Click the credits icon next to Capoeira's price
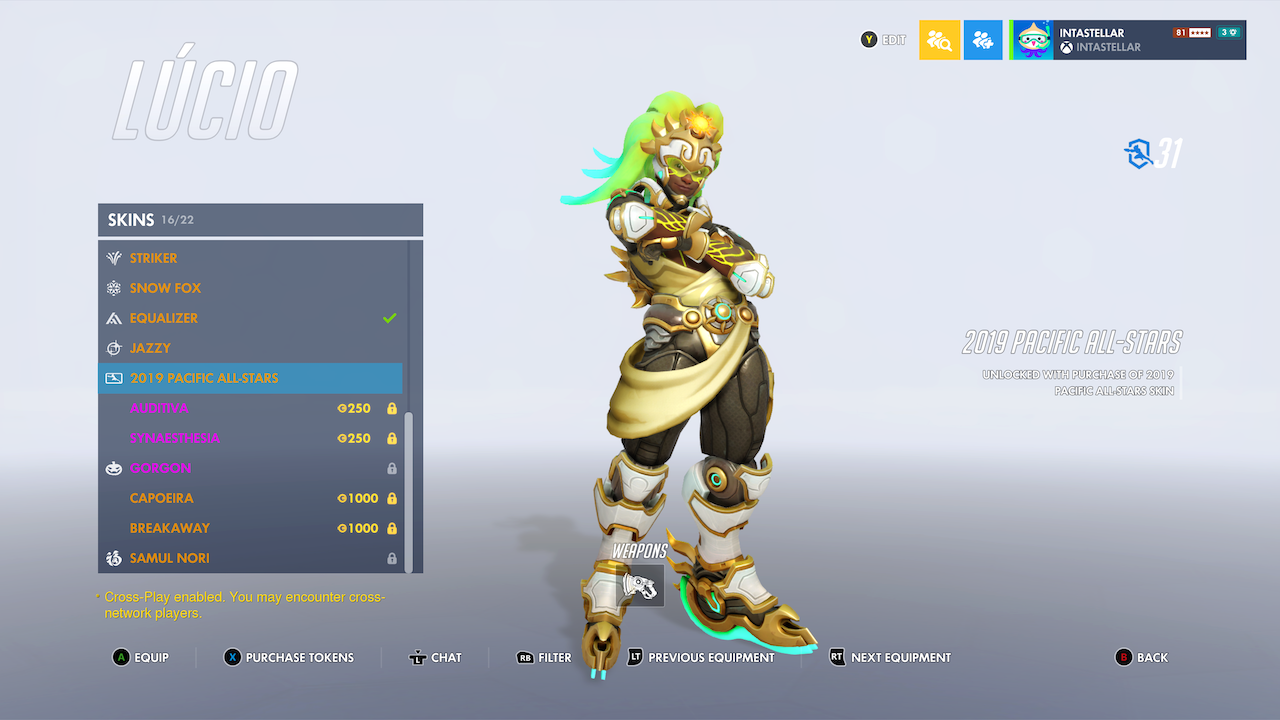Screen dimensions: 1280x720 343,498
